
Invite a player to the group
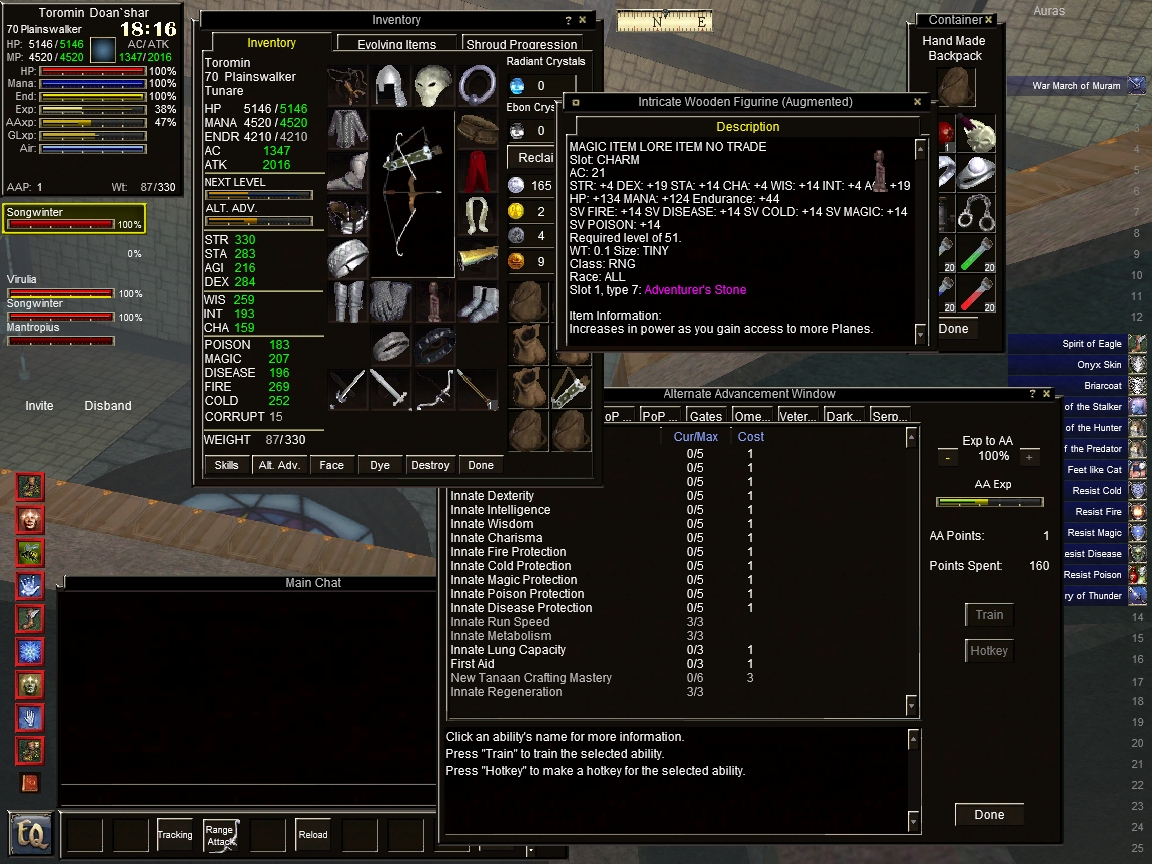(39, 406)
